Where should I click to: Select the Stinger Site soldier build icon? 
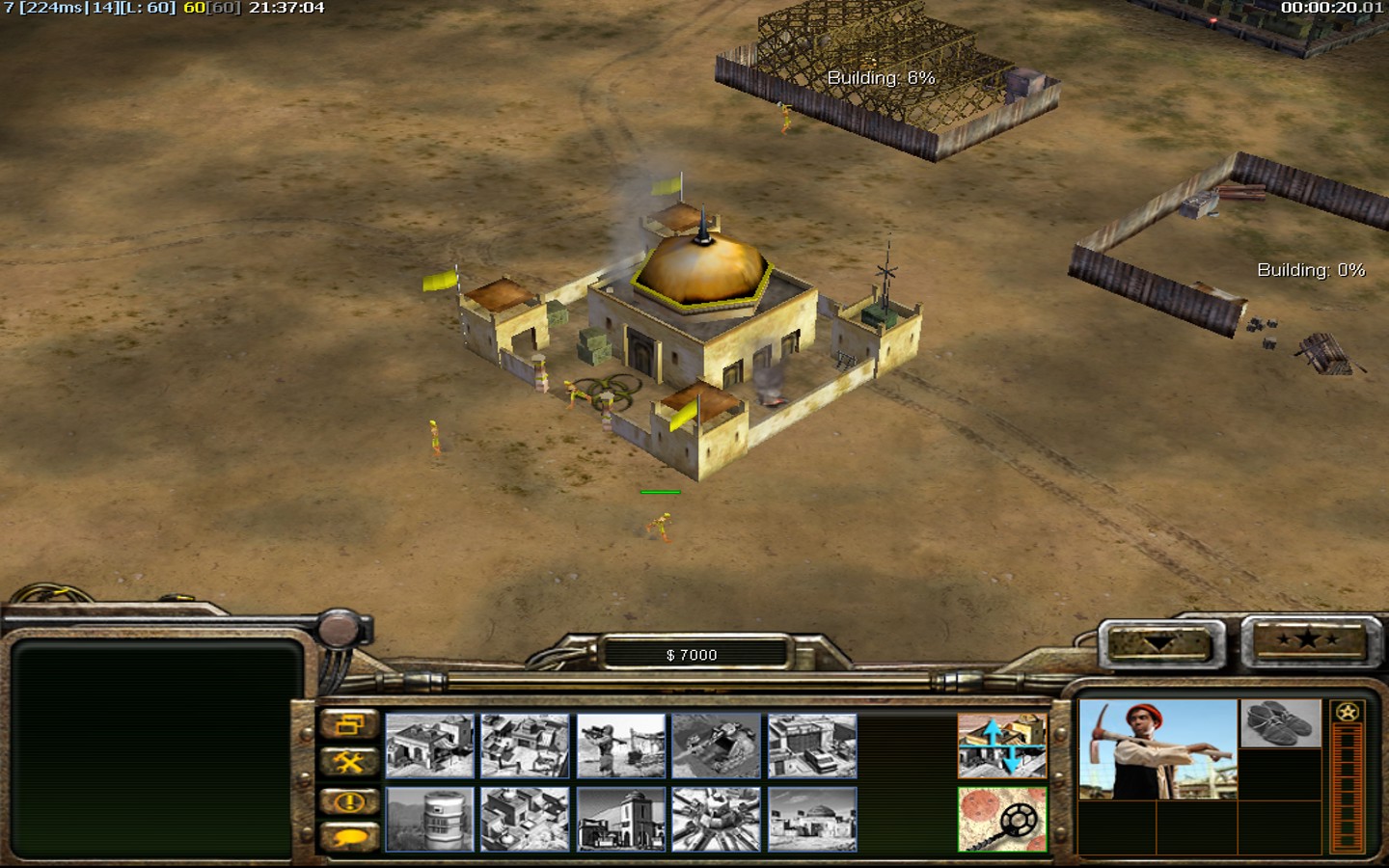point(620,746)
